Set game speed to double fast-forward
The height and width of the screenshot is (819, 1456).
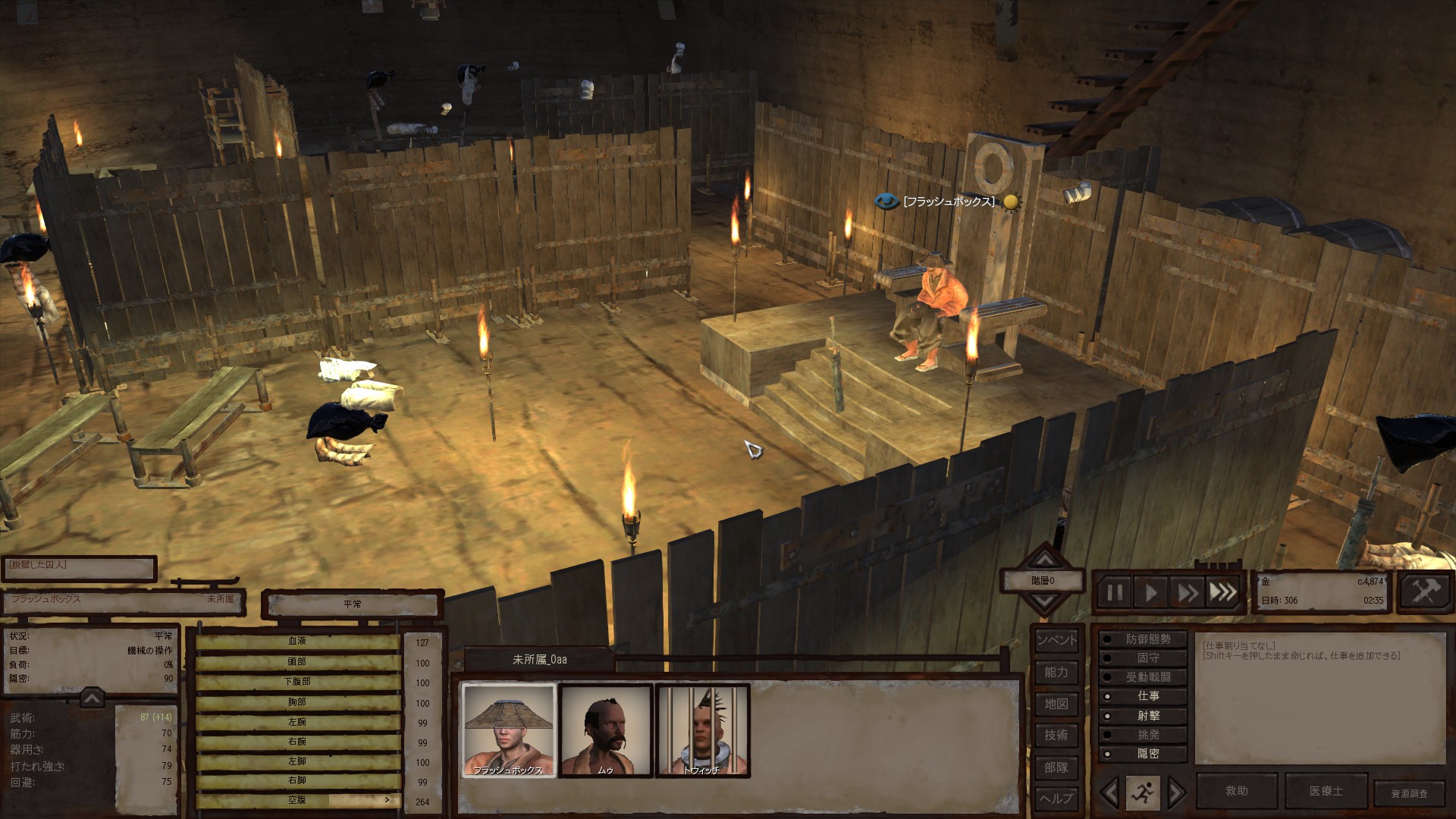(1187, 591)
